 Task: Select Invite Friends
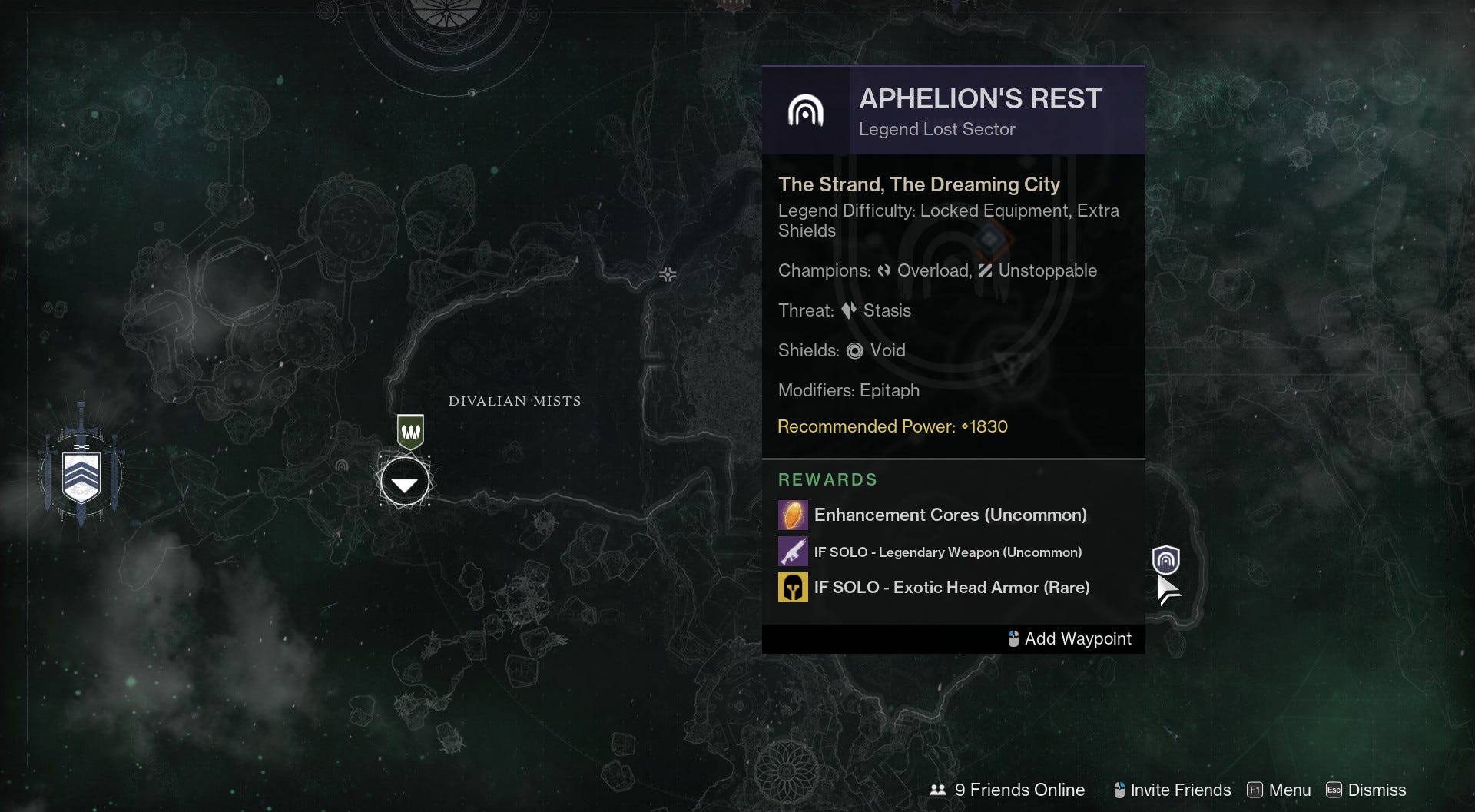click(1171, 790)
